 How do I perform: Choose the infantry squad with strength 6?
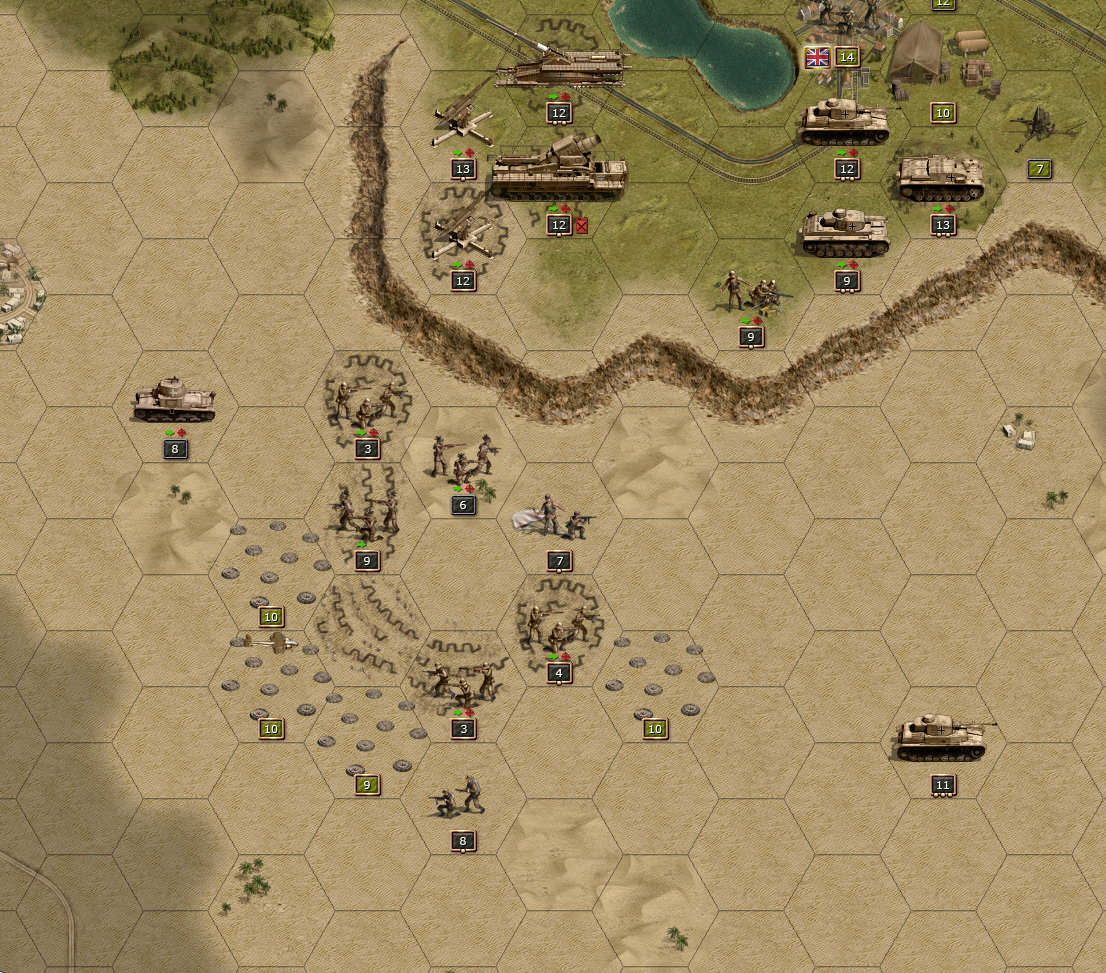(462, 459)
